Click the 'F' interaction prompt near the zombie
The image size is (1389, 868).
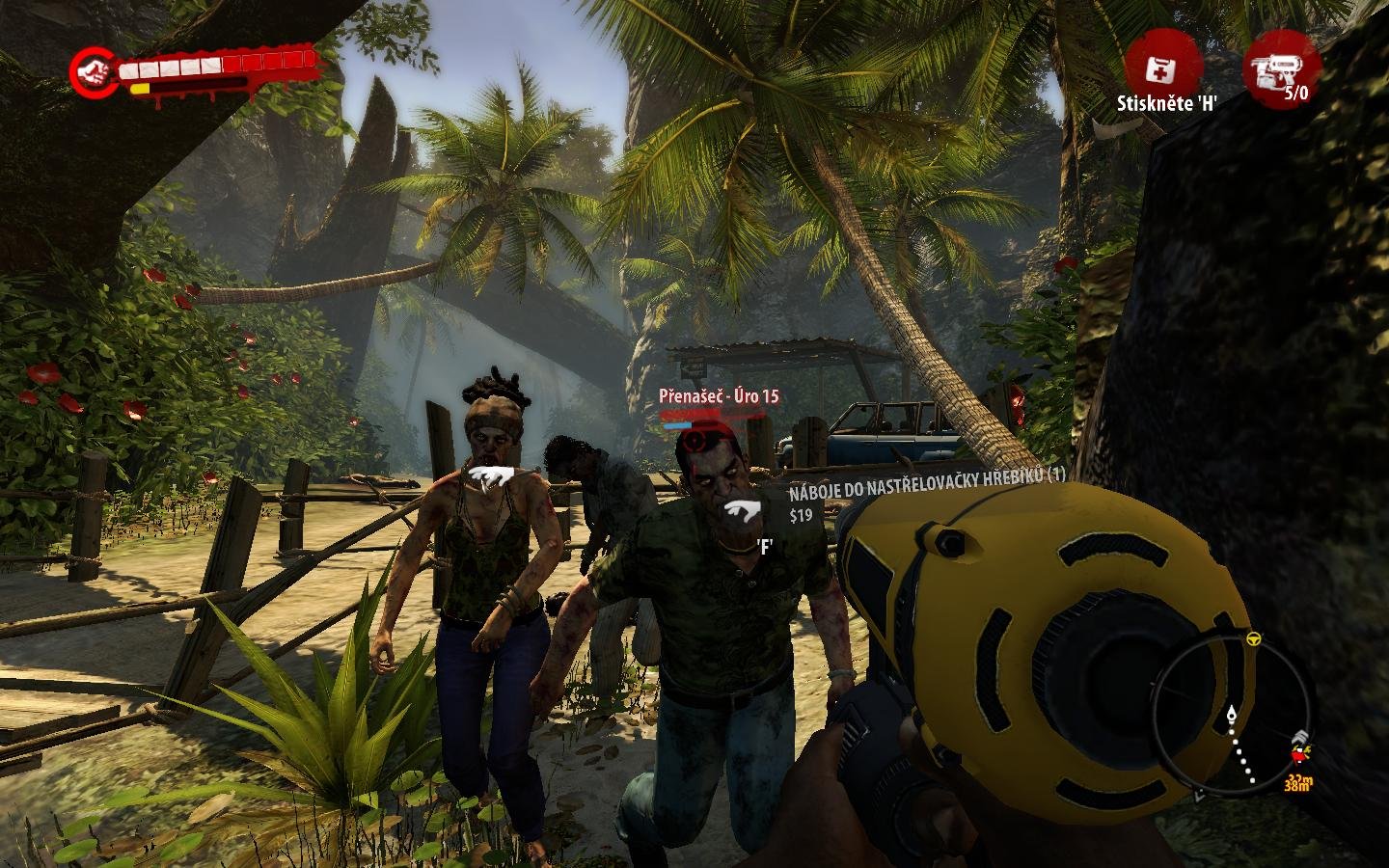click(x=766, y=546)
